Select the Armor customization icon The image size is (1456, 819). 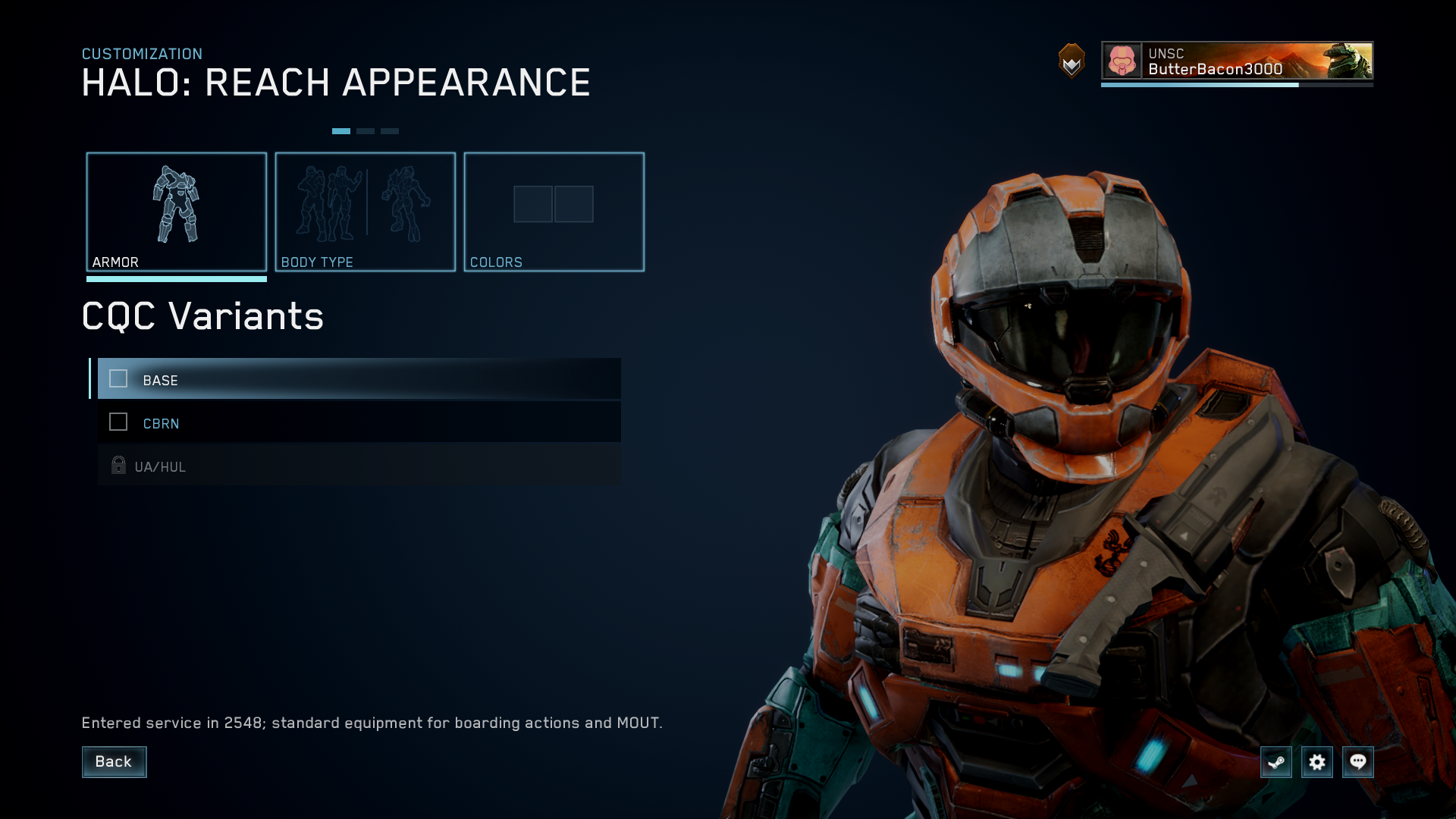pos(177,206)
